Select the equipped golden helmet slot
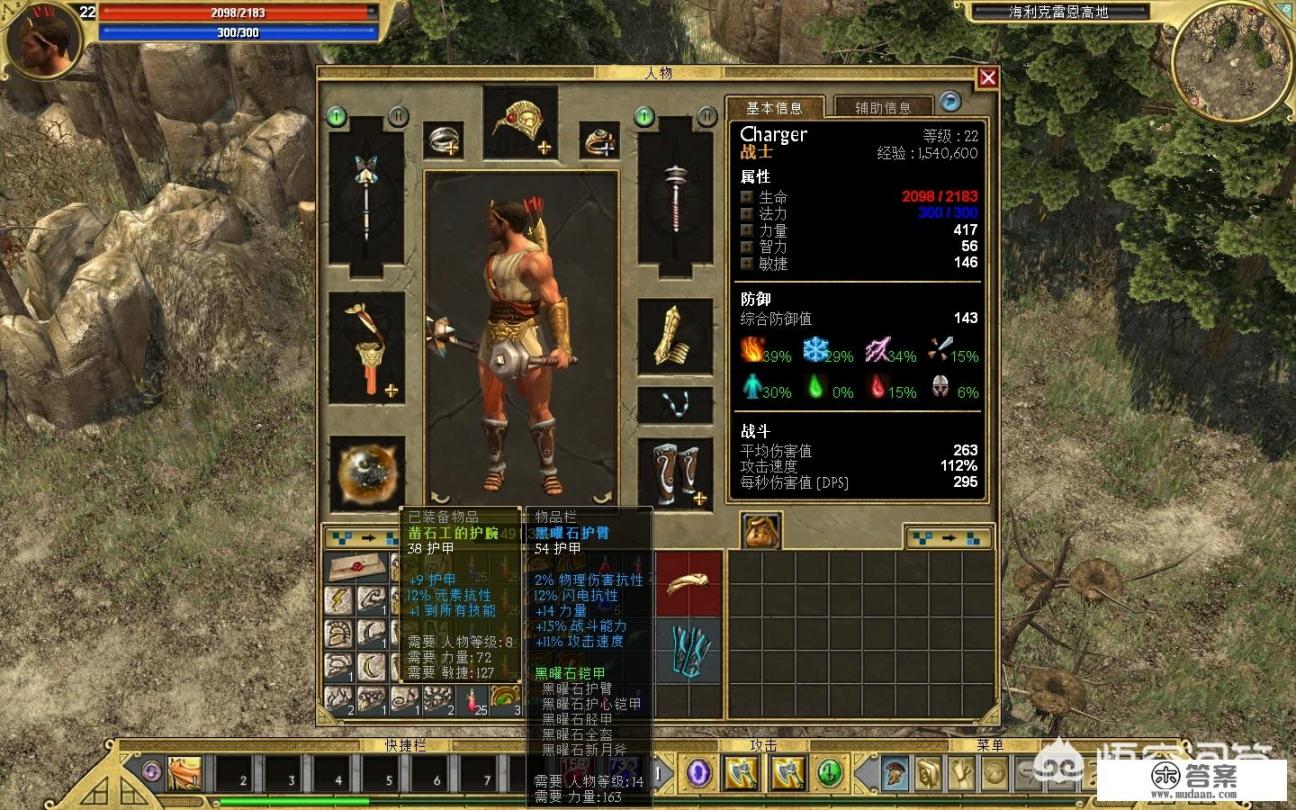Viewport: 1296px width, 810px height. (520, 123)
